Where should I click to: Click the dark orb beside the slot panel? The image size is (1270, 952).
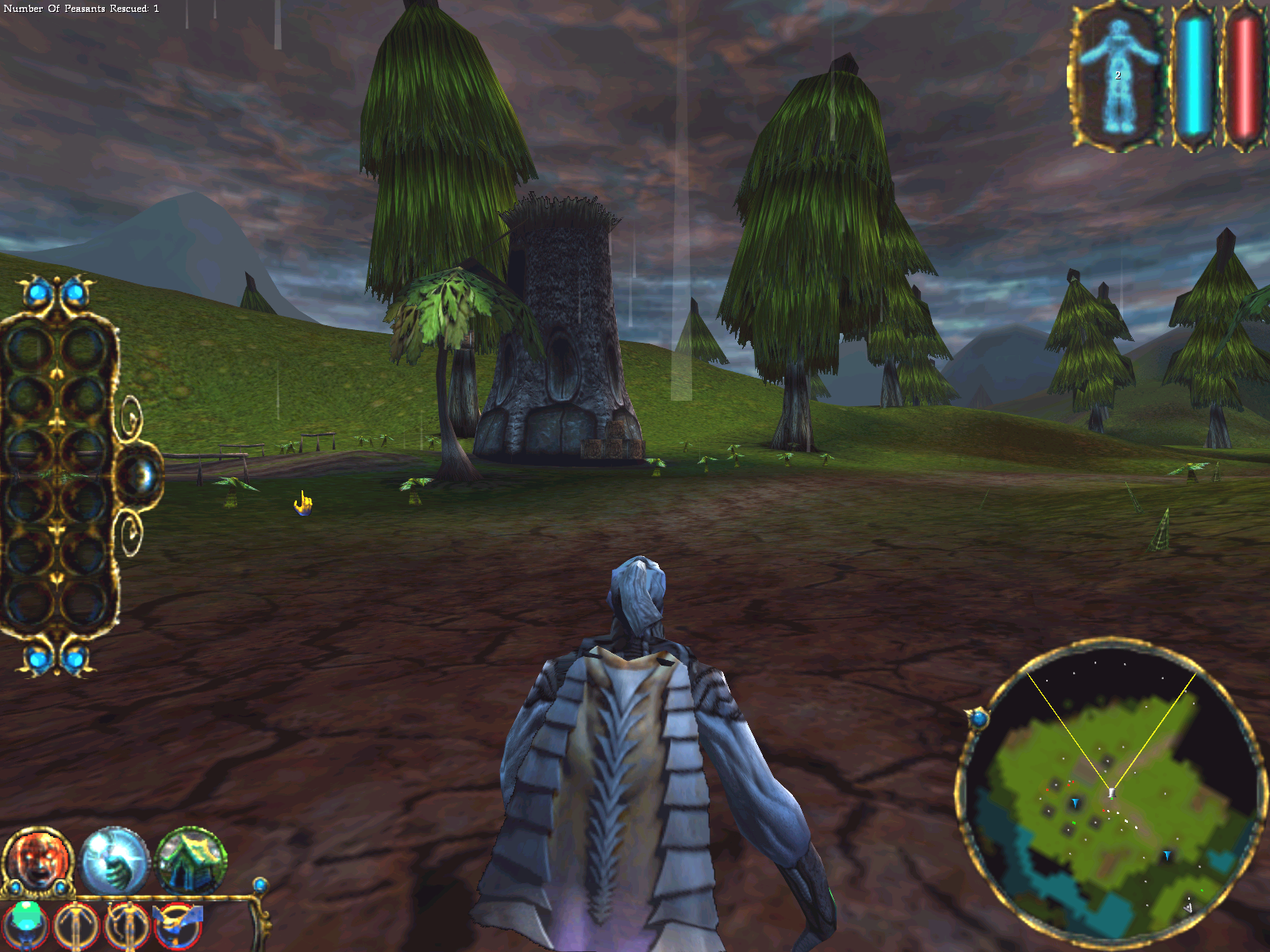[140, 476]
